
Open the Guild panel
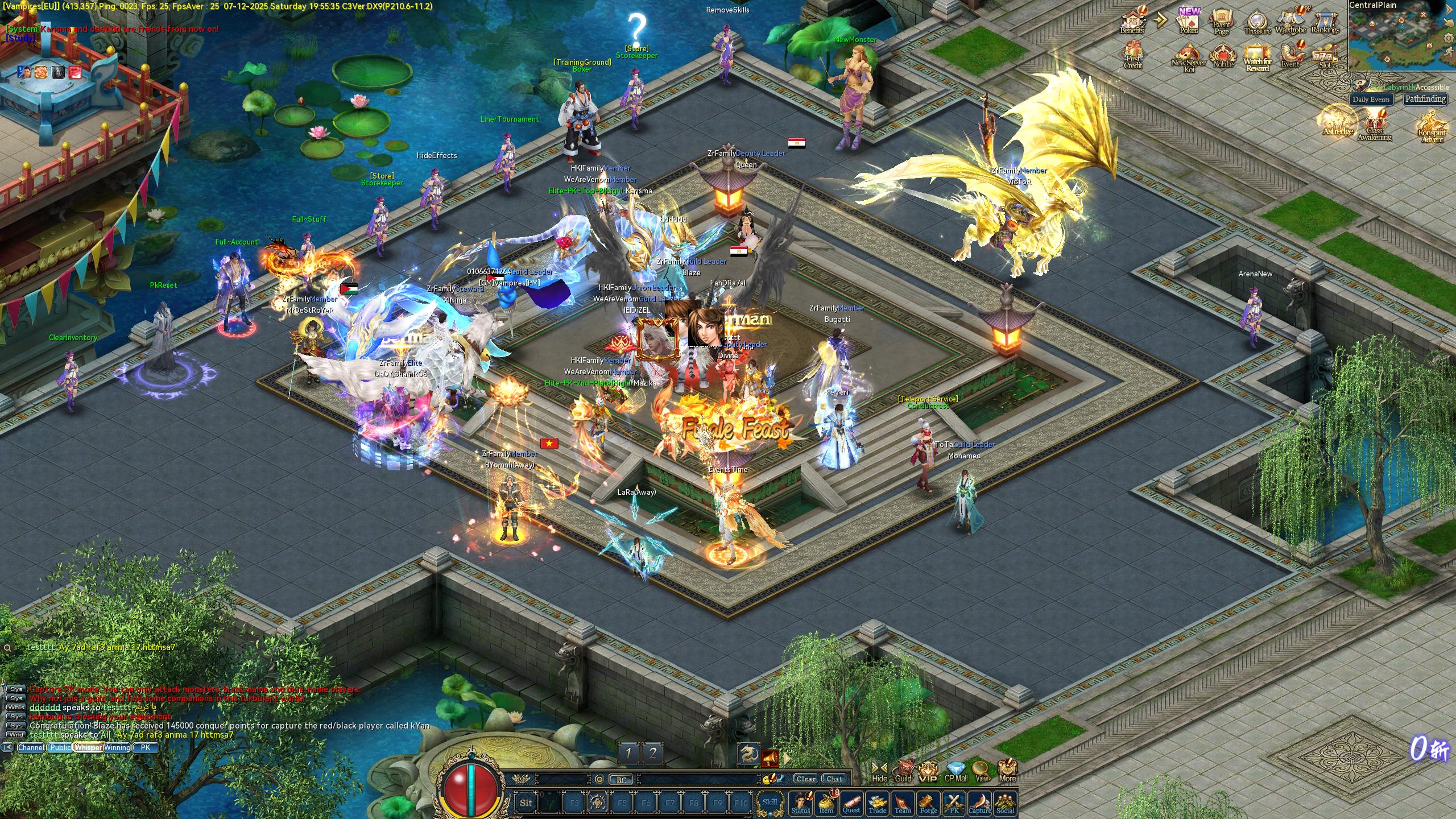click(903, 772)
